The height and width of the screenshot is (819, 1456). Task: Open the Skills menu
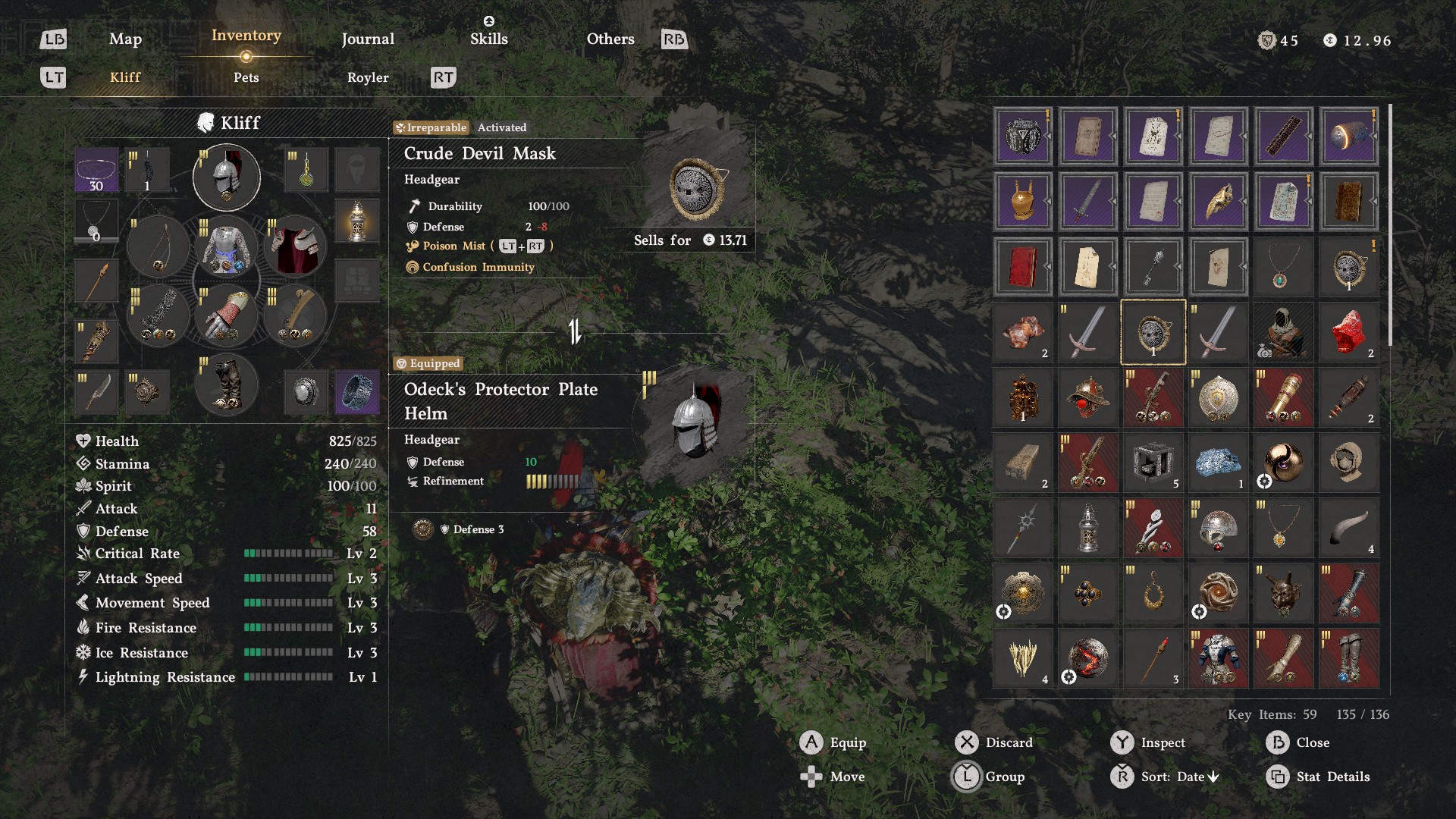(488, 39)
